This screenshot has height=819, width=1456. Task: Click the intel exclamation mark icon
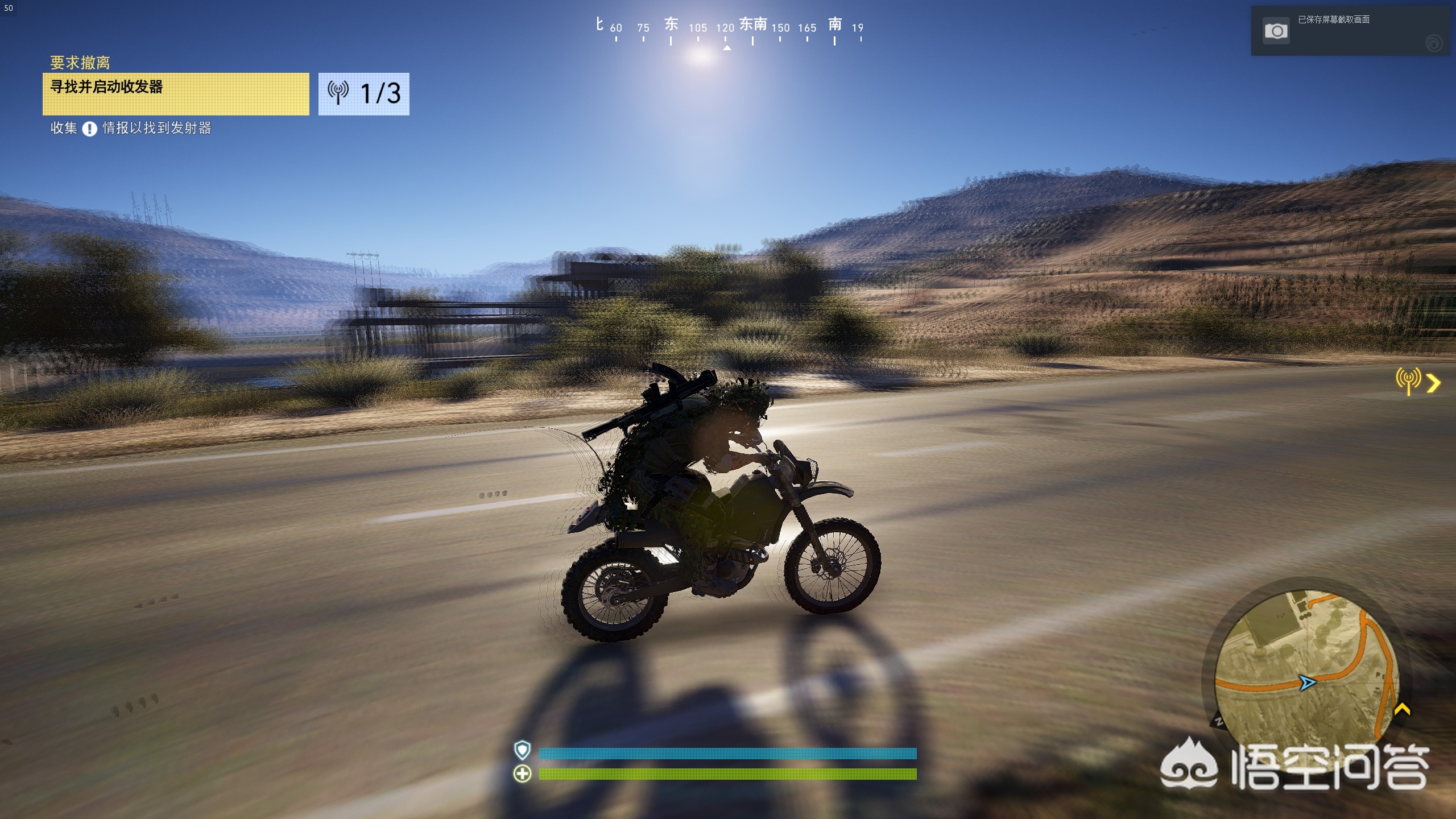click(x=89, y=129)
